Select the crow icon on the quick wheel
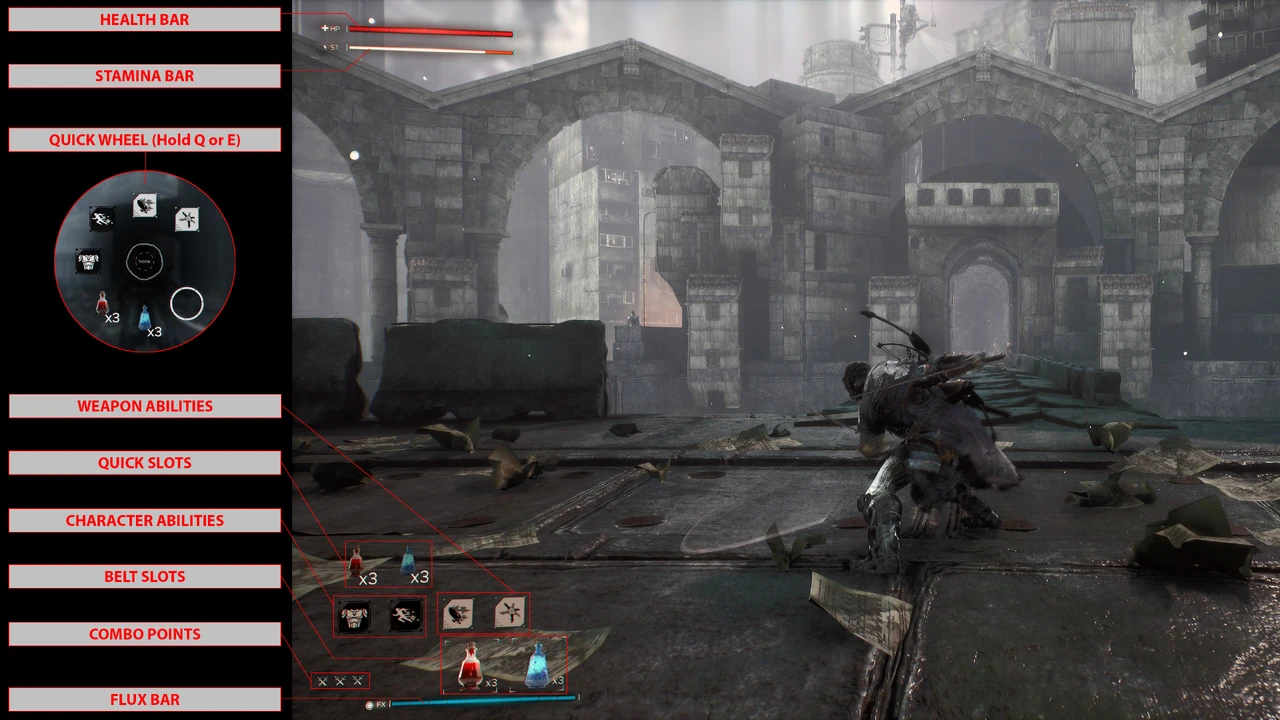This screenshot has height=720, width=1280. pos(145,203)
